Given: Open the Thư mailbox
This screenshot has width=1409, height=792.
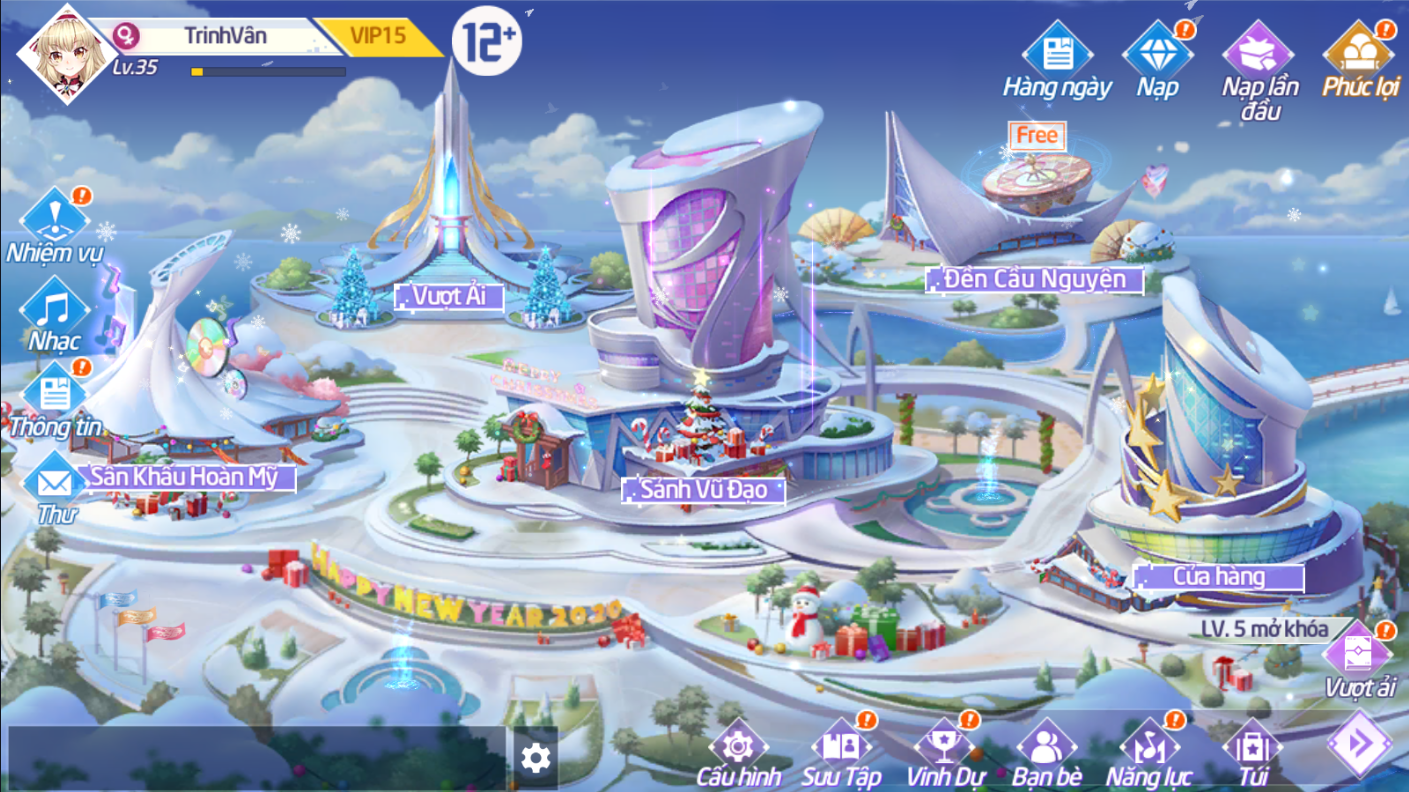Looking at the screenshot, I should 56,485.
